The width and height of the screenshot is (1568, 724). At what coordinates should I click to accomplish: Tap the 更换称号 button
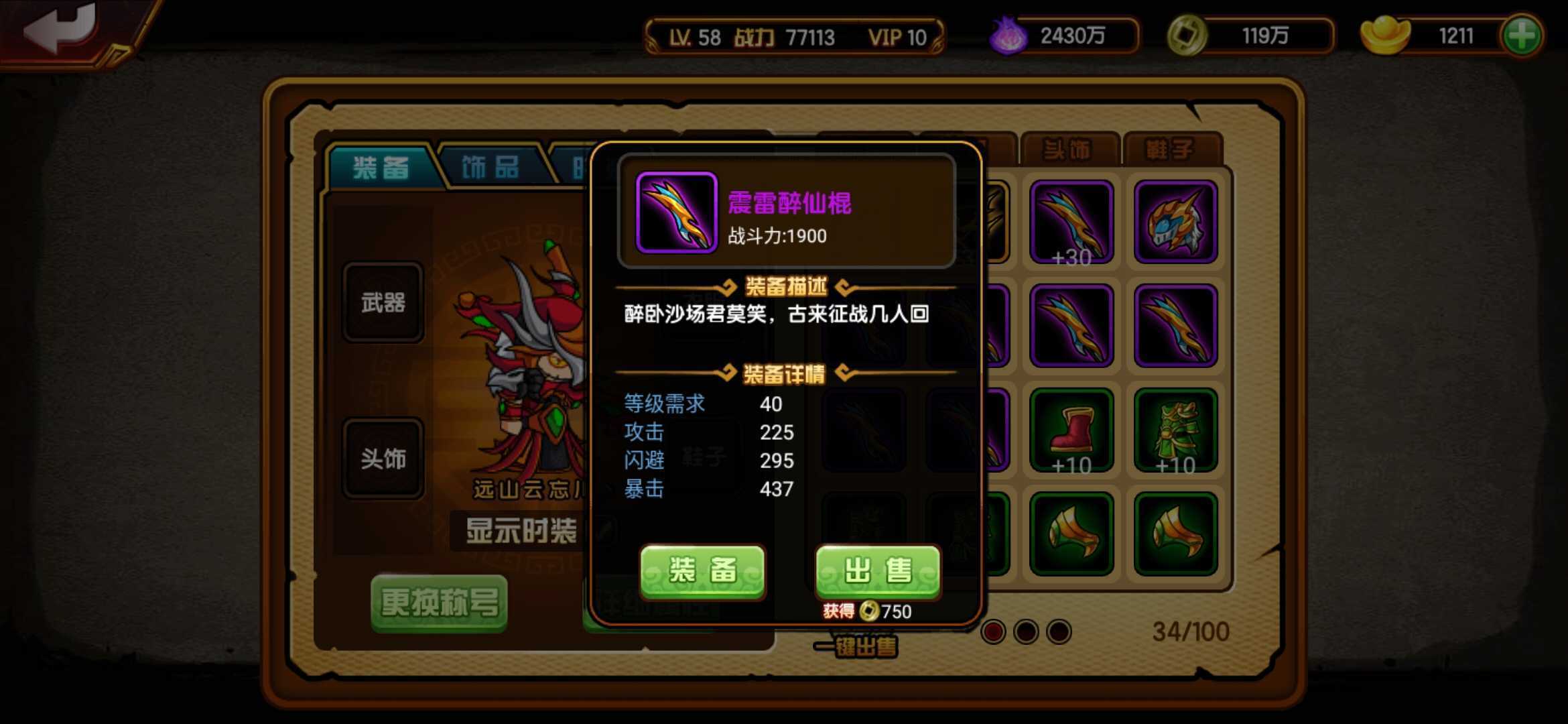[439, 602]
